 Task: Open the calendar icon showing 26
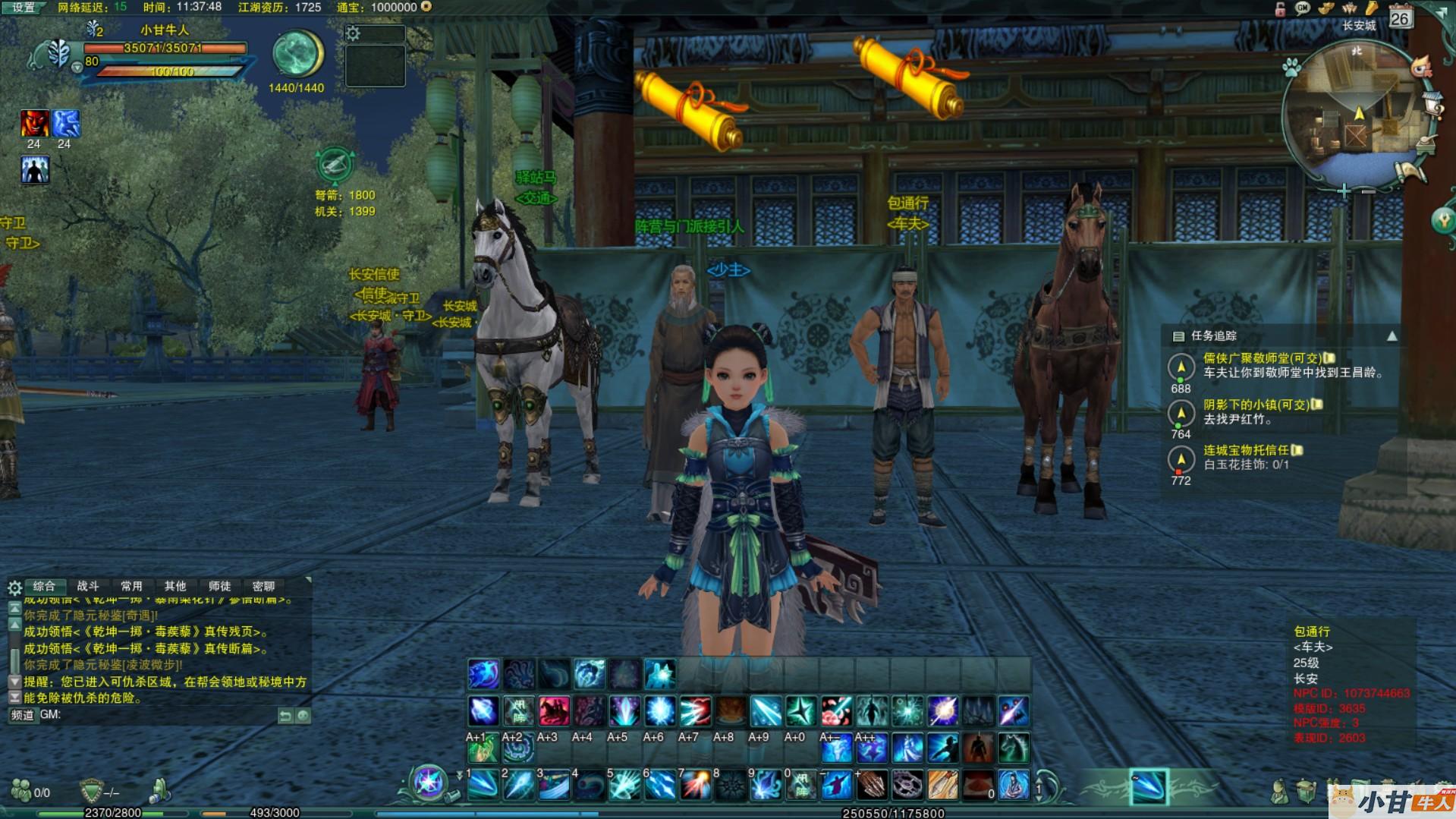pos(1400,17)
